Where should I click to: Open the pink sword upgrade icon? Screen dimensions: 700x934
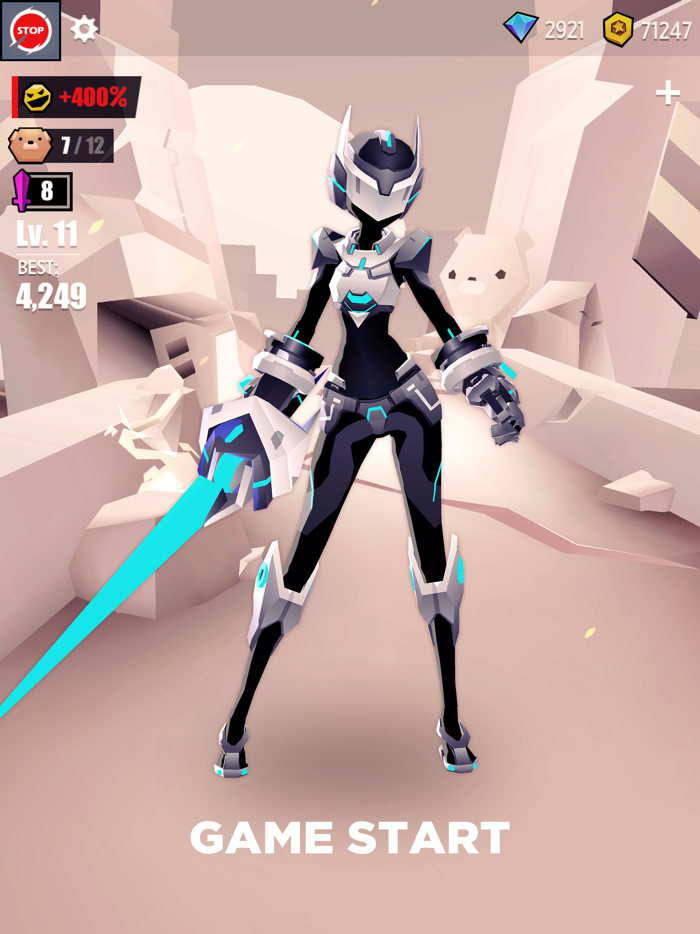[x=23, y=190]
